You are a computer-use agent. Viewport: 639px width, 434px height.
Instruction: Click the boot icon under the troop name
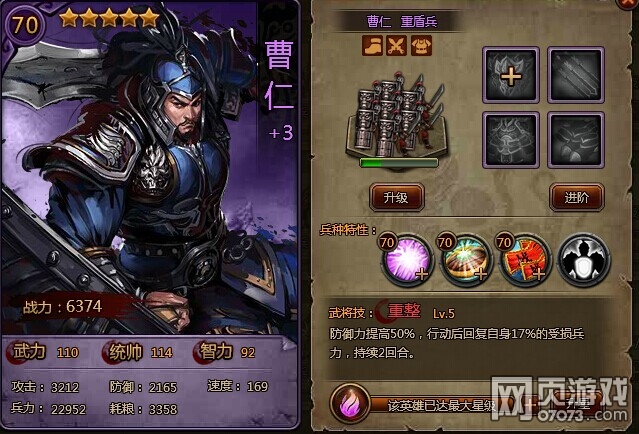pos(373,47)
